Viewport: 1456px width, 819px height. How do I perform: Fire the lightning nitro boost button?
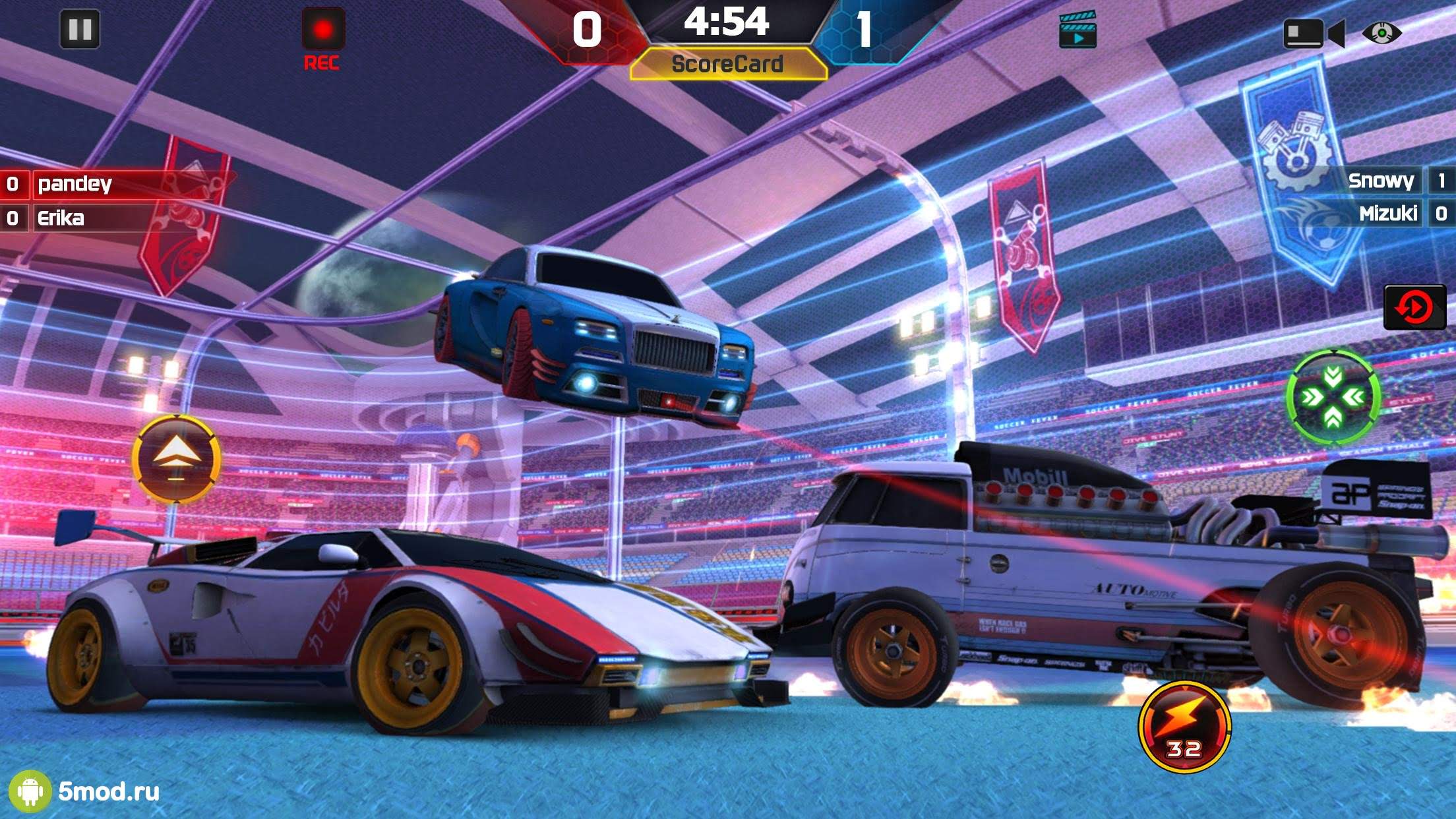[x=1184, y=727]
